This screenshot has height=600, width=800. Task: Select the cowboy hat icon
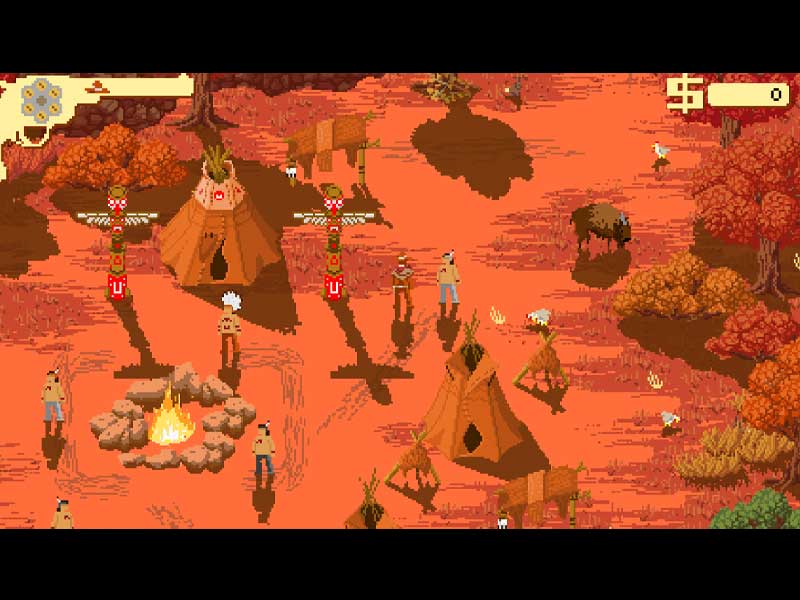tap(98, 86)
